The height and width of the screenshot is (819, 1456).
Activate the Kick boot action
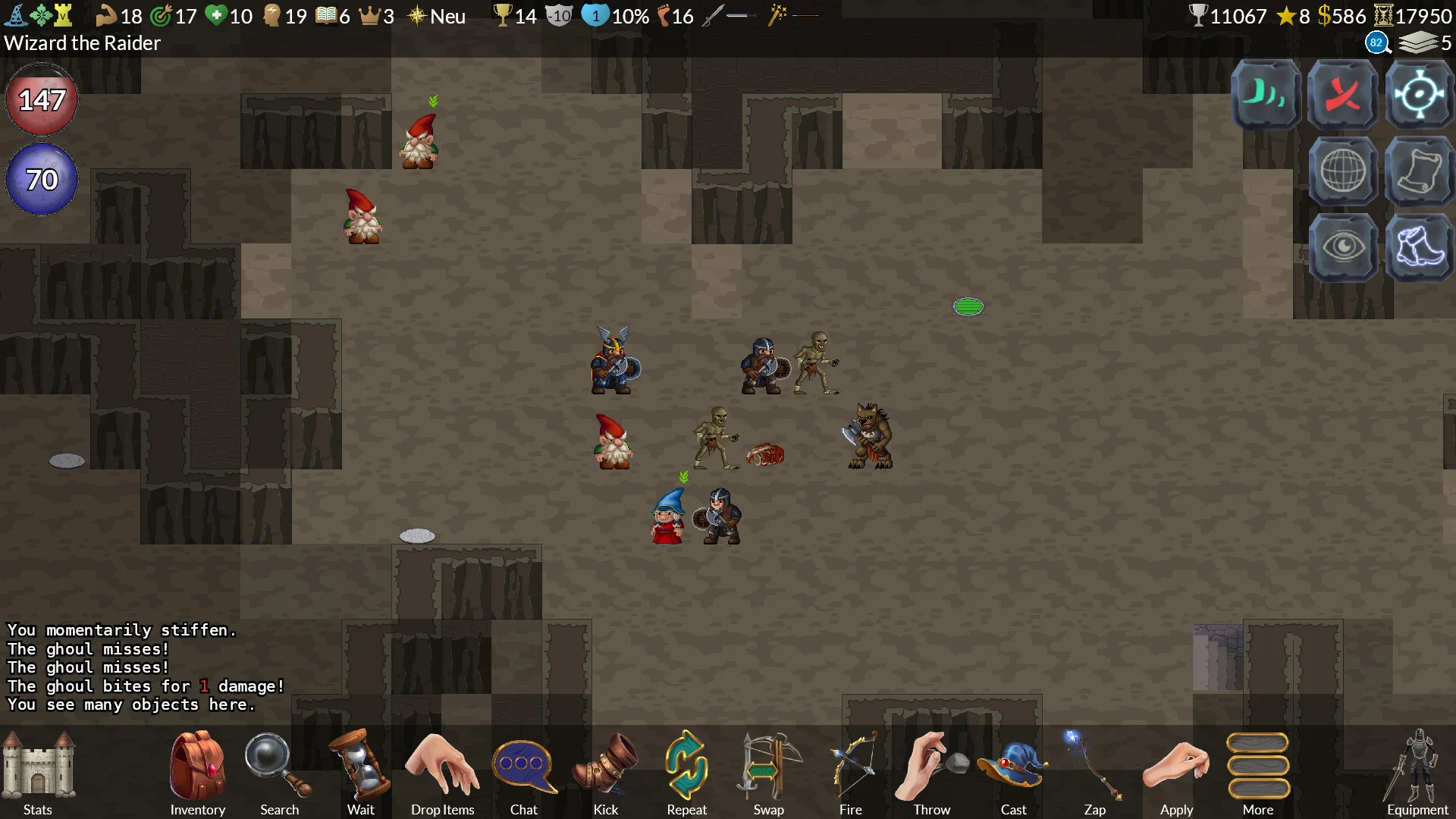605,767
